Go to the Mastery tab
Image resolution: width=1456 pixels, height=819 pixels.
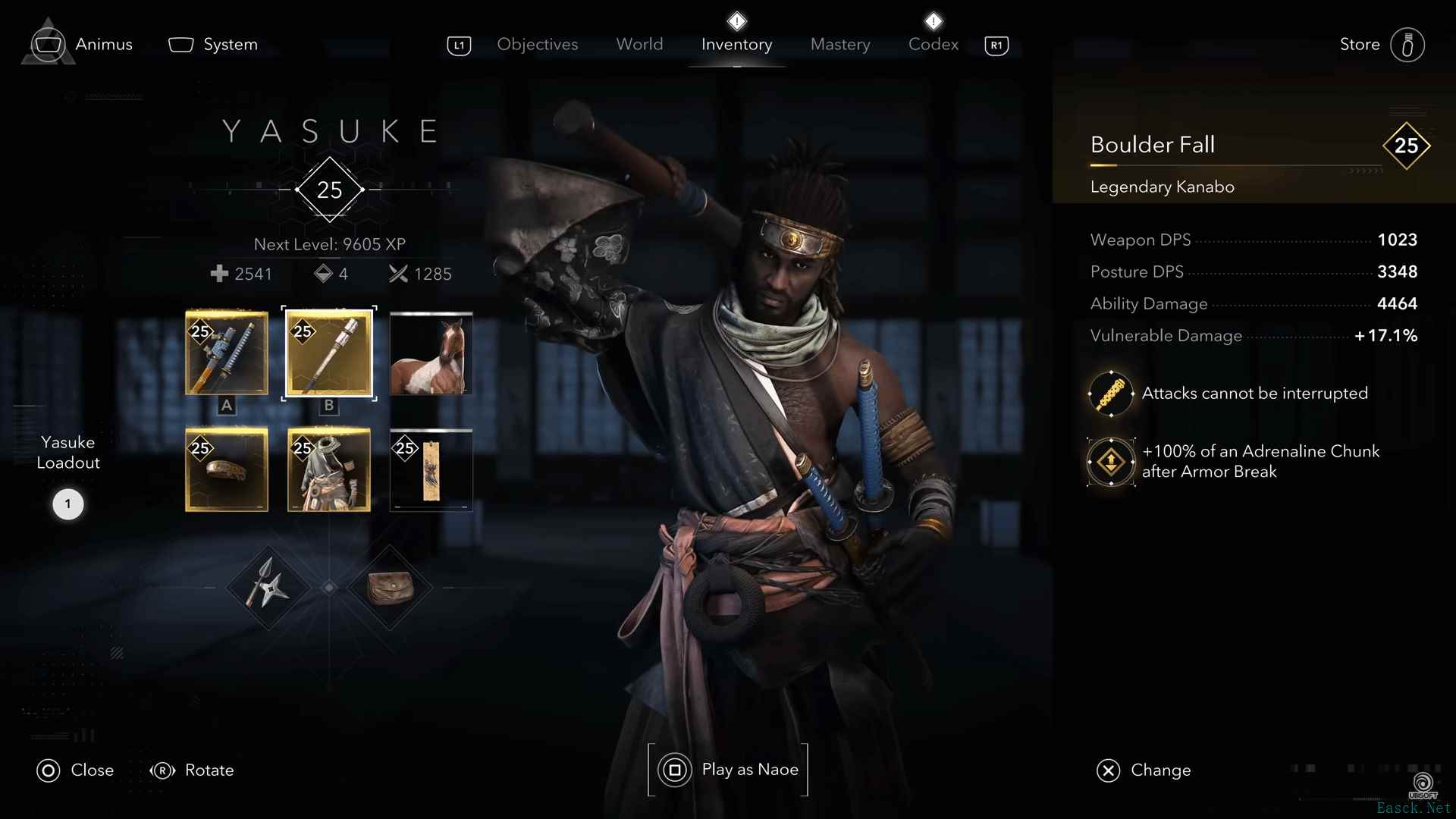click(840, 45)
